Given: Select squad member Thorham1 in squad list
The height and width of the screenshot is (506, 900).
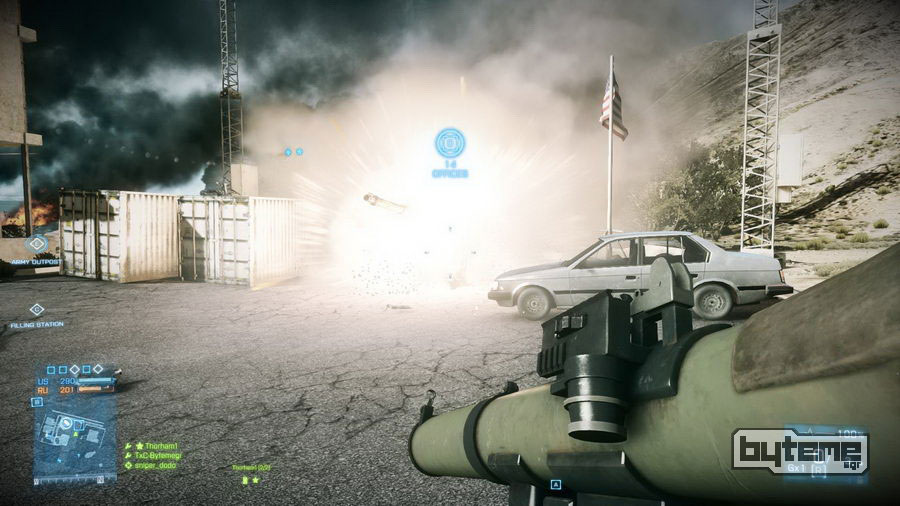Looking at the screenshot, I should [160, 446].
